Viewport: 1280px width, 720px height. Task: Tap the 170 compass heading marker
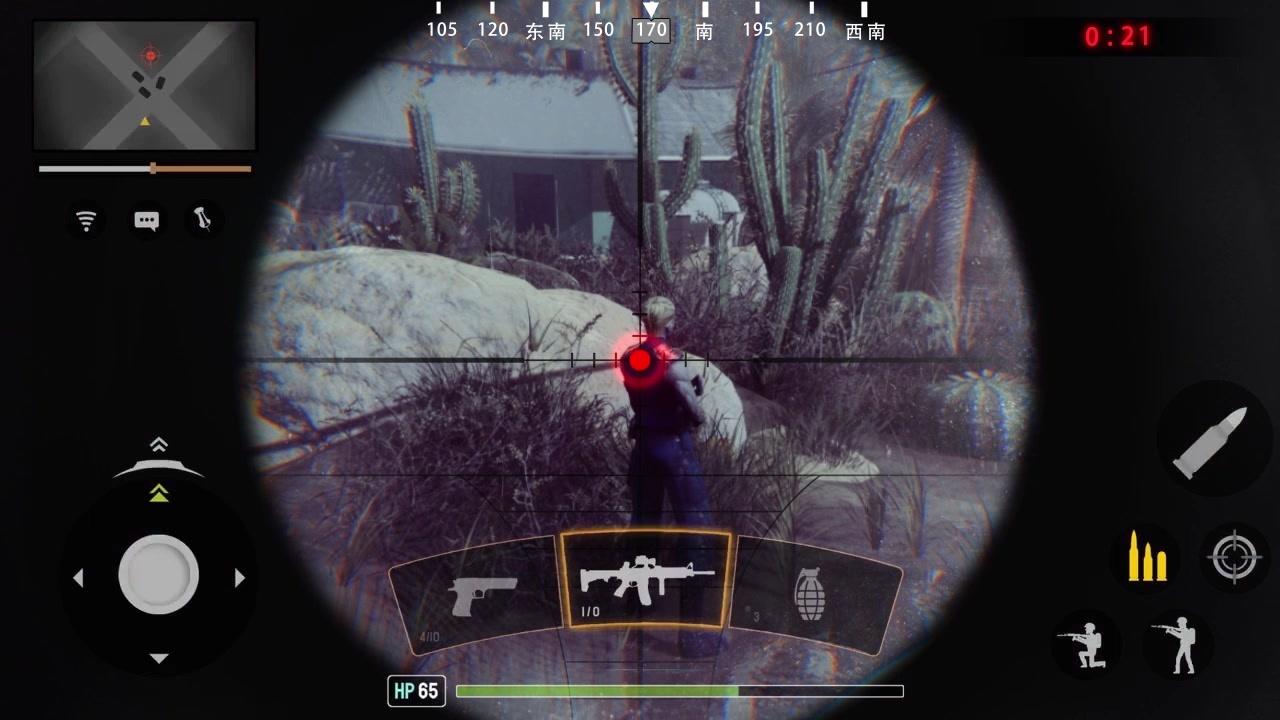tap(650, 29)
